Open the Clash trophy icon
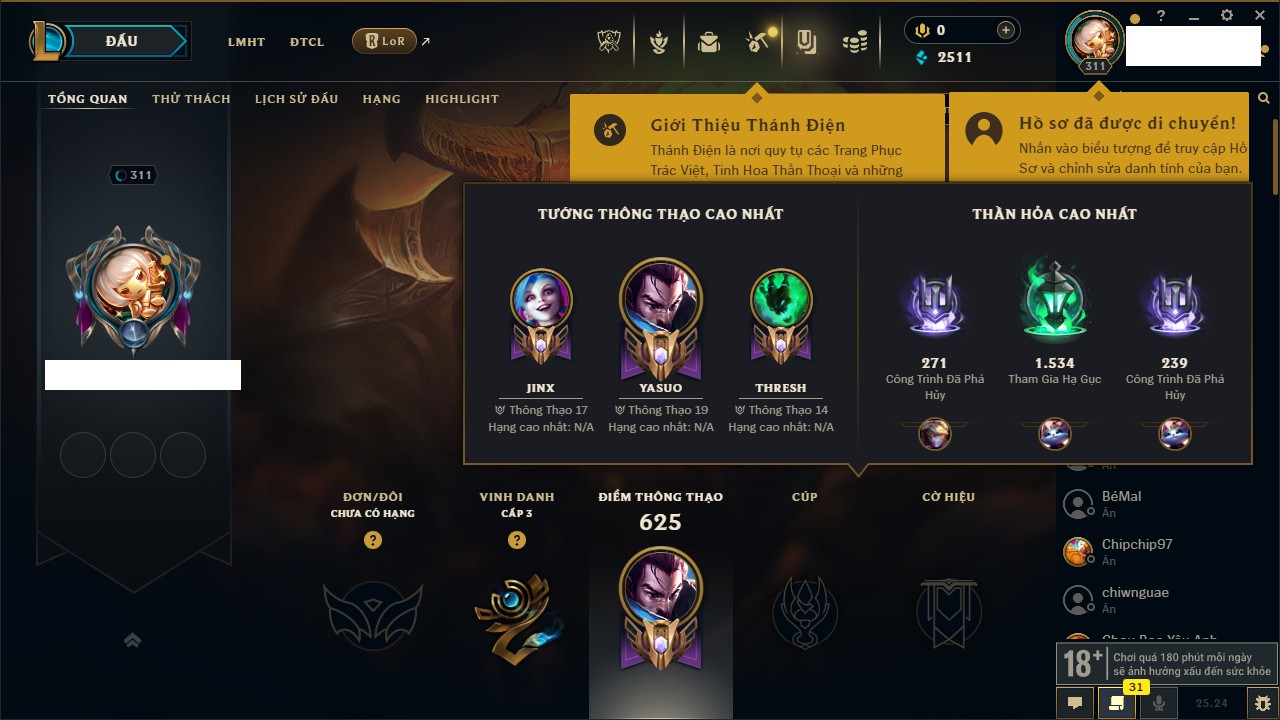The height and width of the screenshot is (720, 1280). pos(609,42)
